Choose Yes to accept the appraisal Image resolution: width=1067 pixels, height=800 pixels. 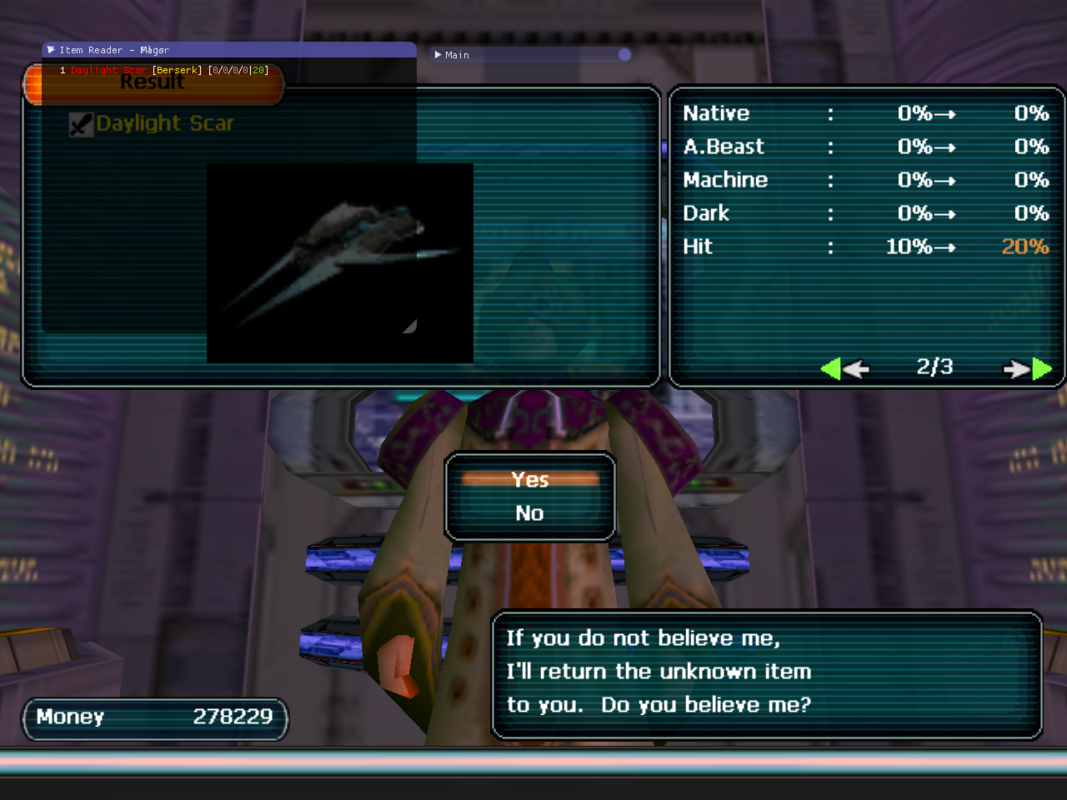pyautogui.click(x=530, y=480)
